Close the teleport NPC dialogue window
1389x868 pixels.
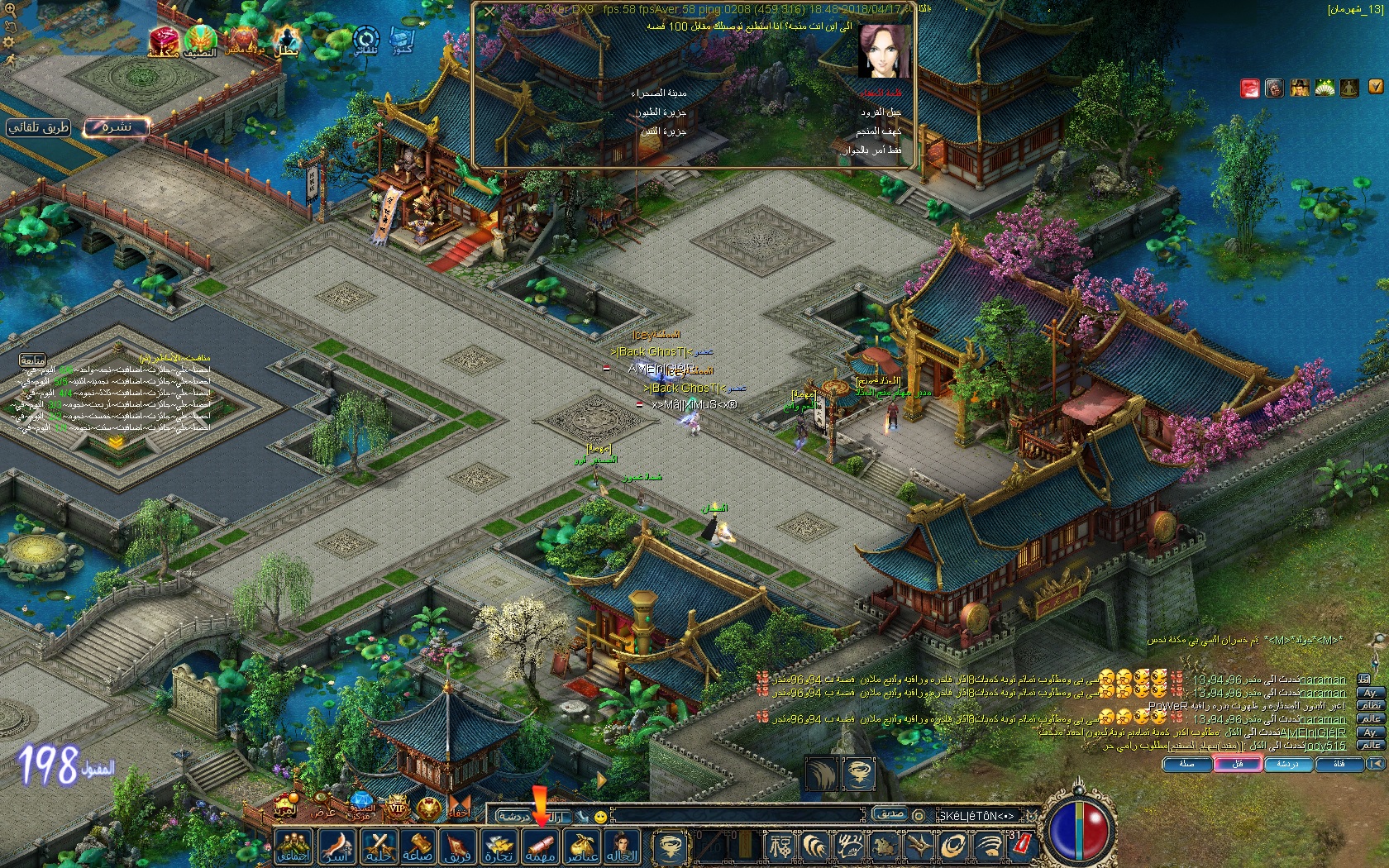coord(489,12)
